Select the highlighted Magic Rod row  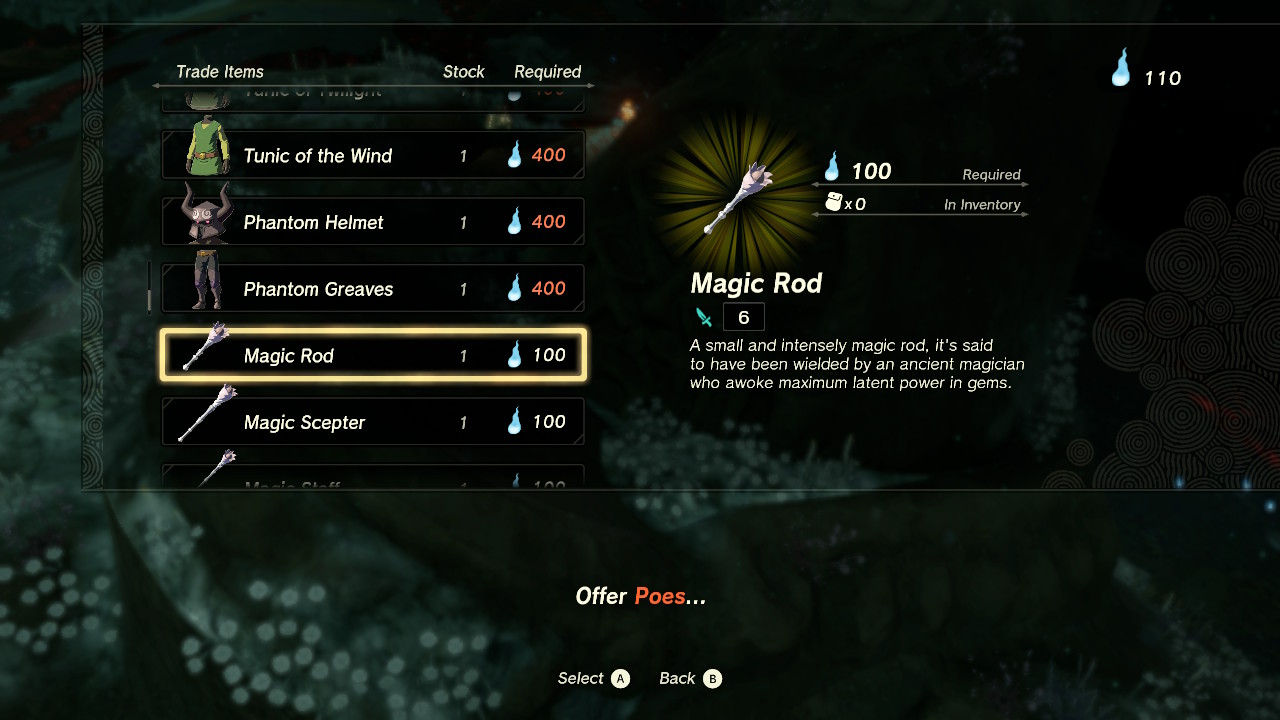pos(372,354)
